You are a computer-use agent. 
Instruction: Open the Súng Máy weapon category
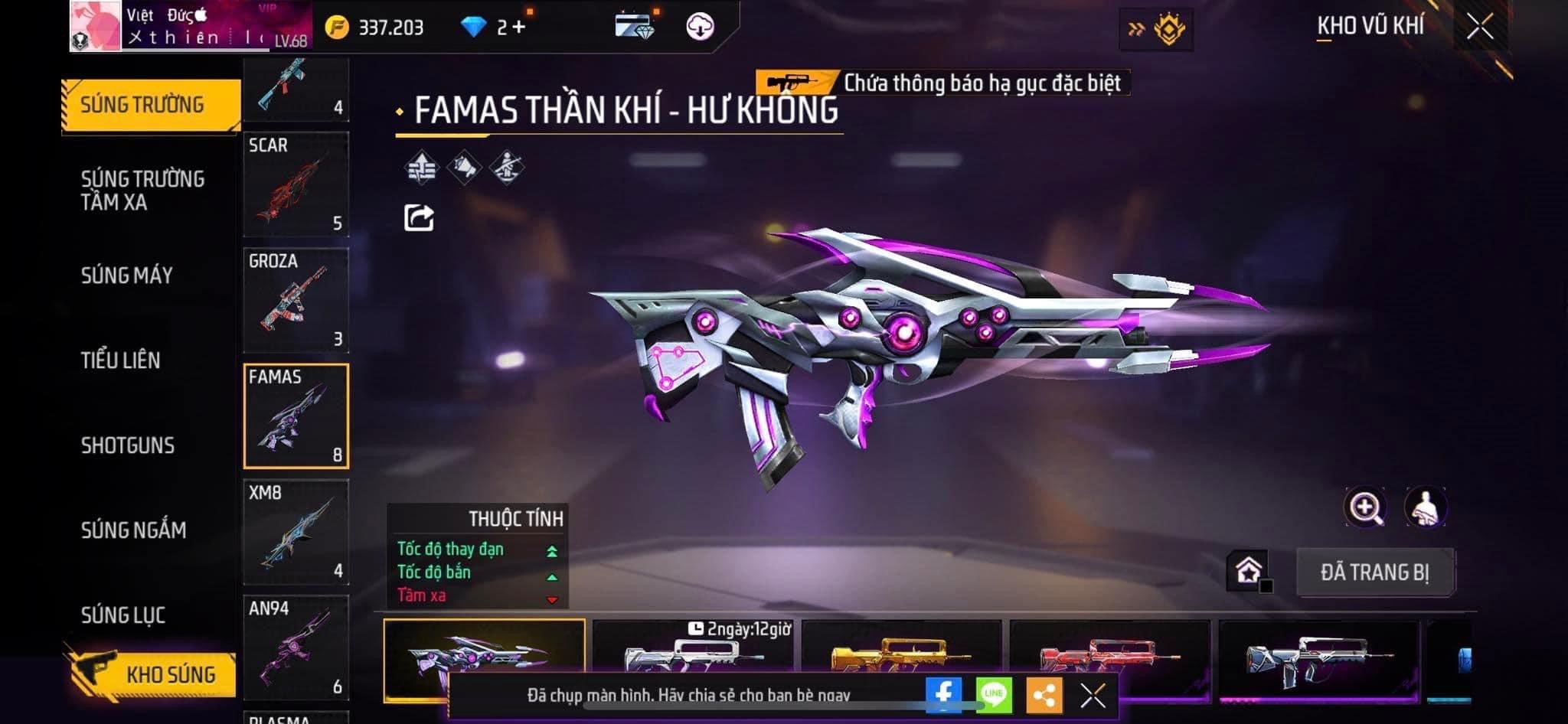127,276
